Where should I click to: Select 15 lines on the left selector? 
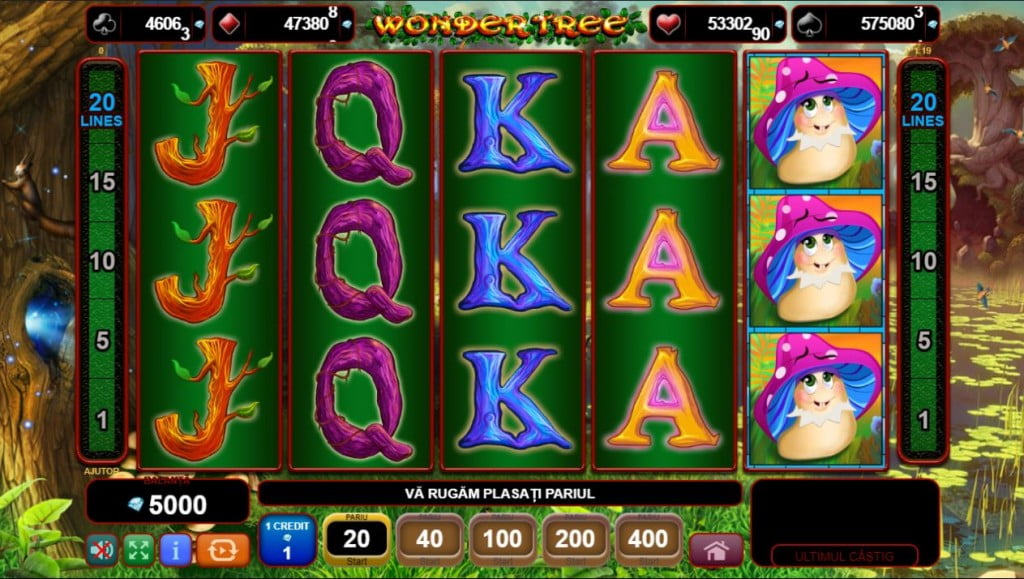click(104, 182)
